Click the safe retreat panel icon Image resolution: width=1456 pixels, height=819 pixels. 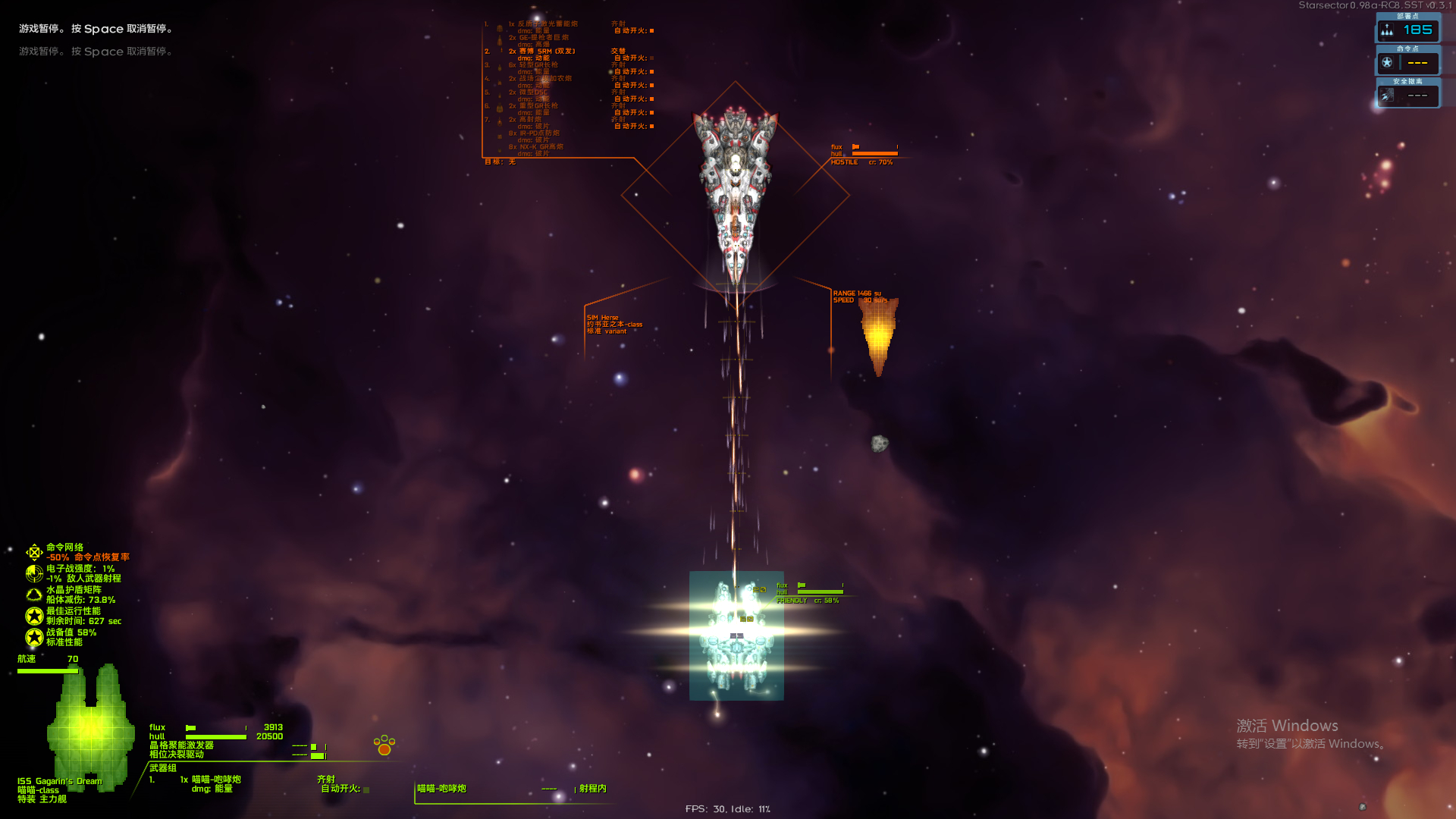coord(1387,95)
